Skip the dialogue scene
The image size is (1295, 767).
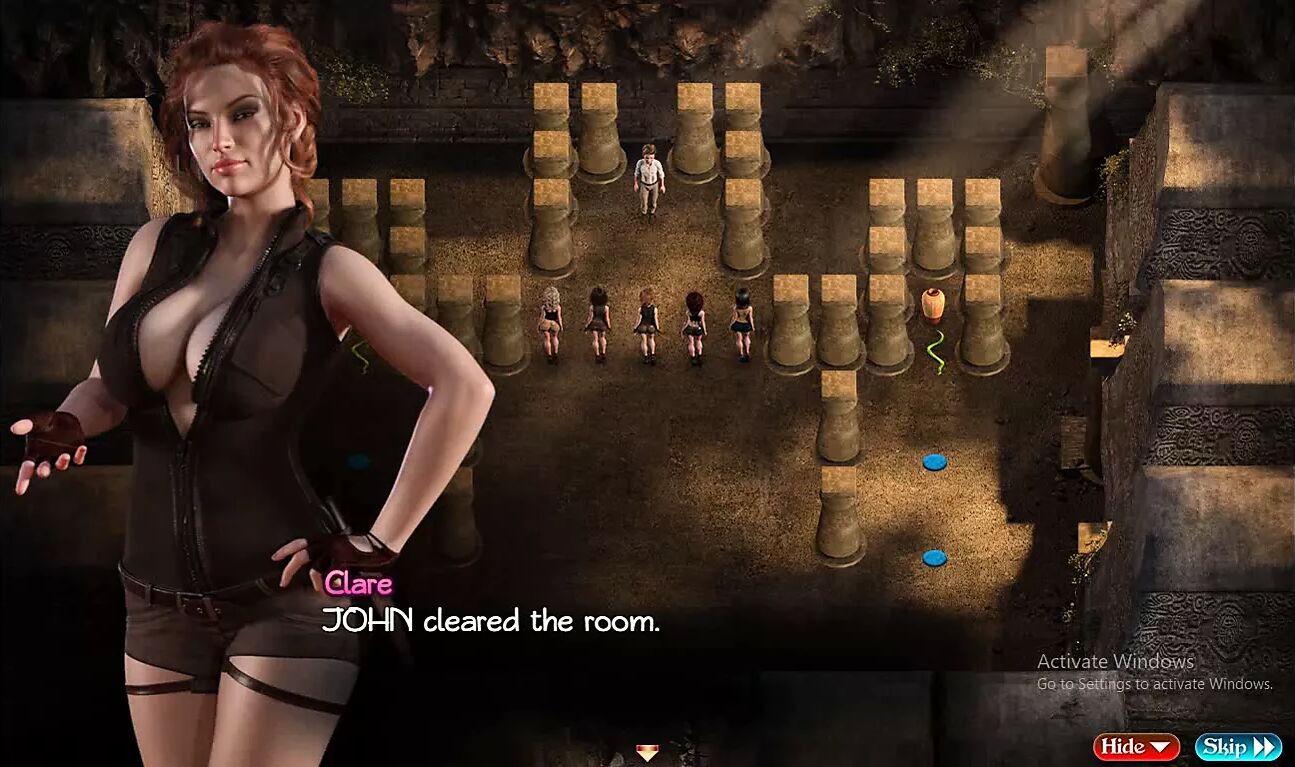[1237, 746]
